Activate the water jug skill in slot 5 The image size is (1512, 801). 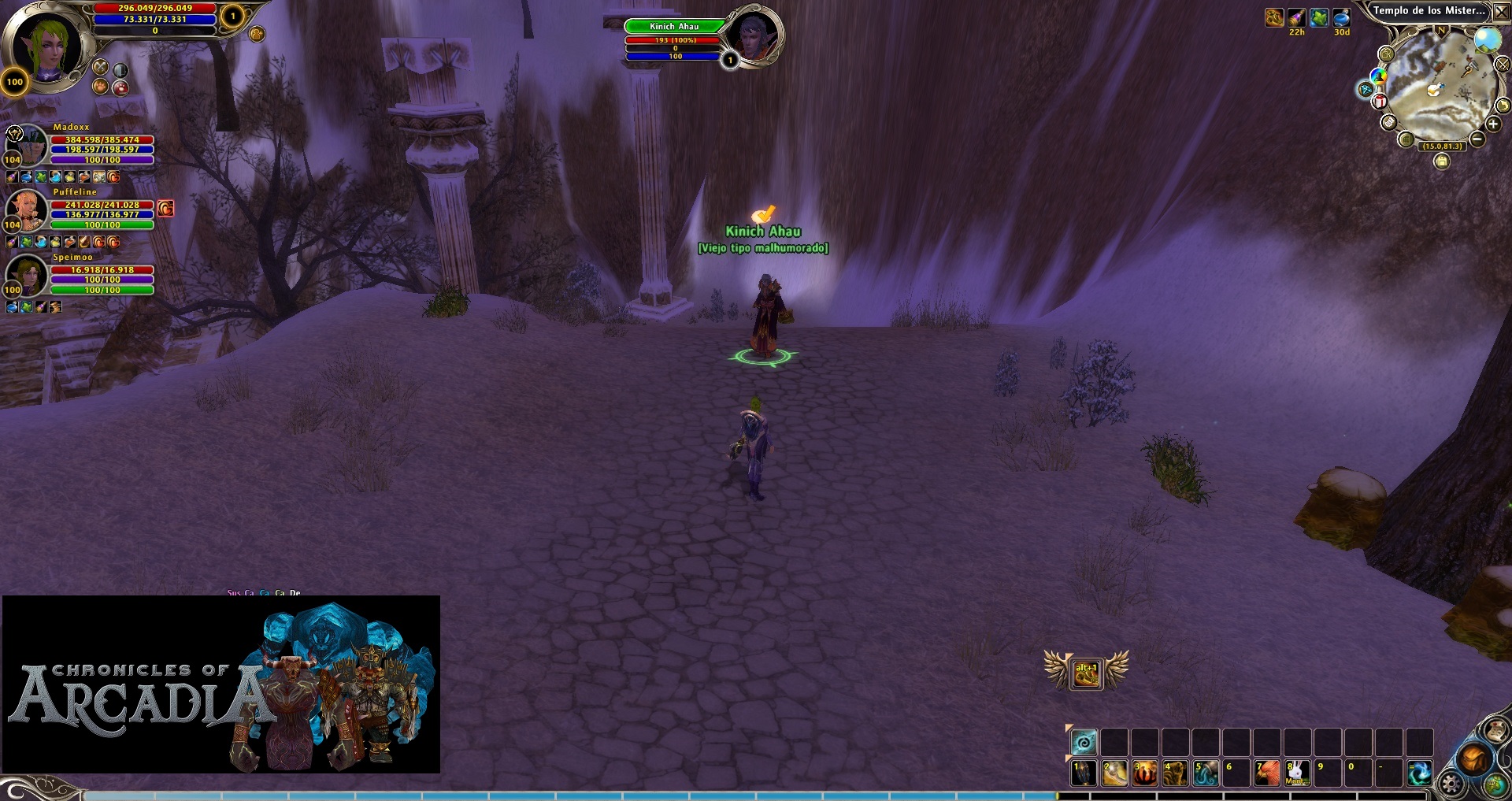pyautogui.click(x=1205, y=773)
